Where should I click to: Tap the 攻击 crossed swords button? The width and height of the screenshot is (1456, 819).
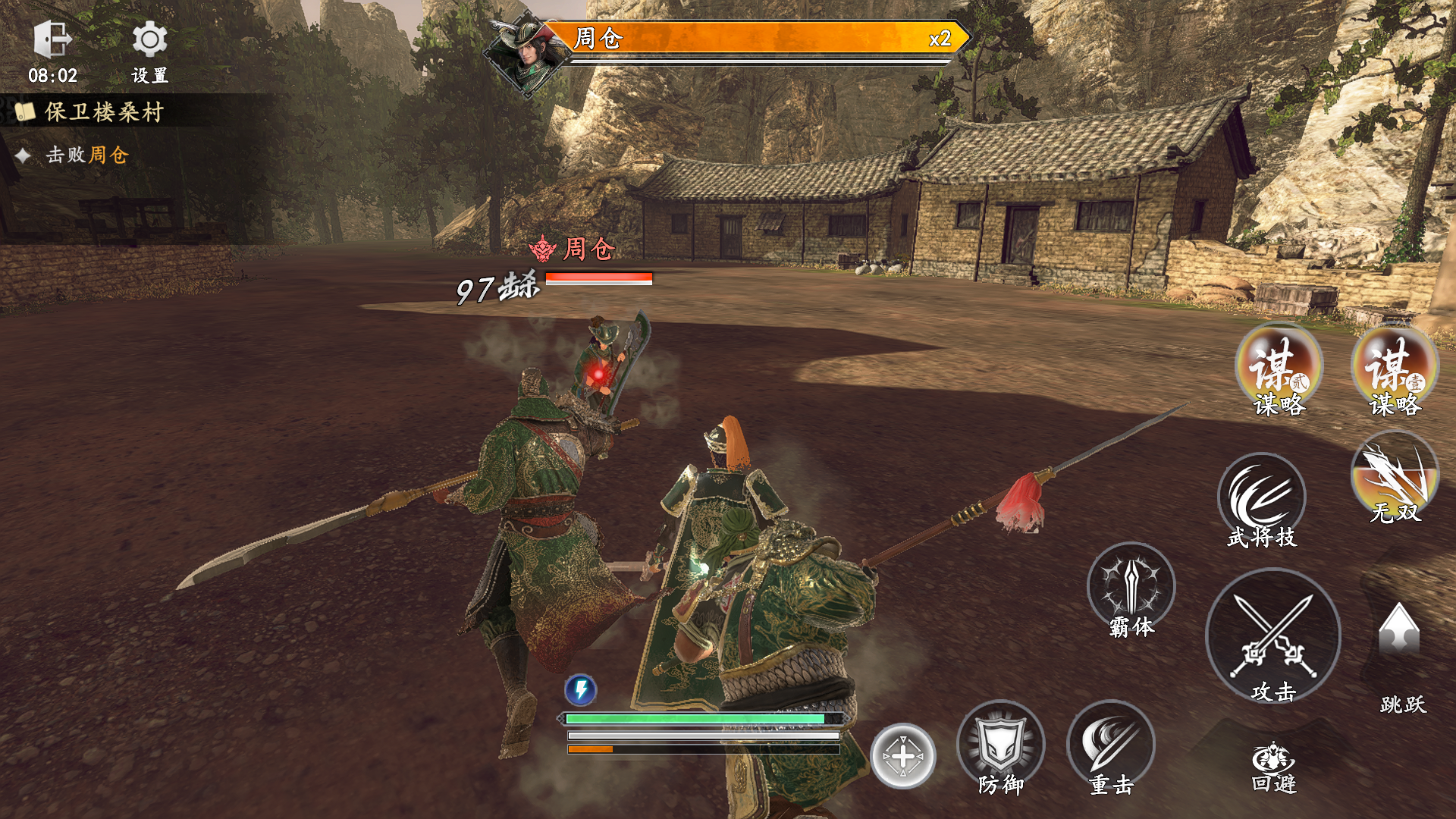1273,635
